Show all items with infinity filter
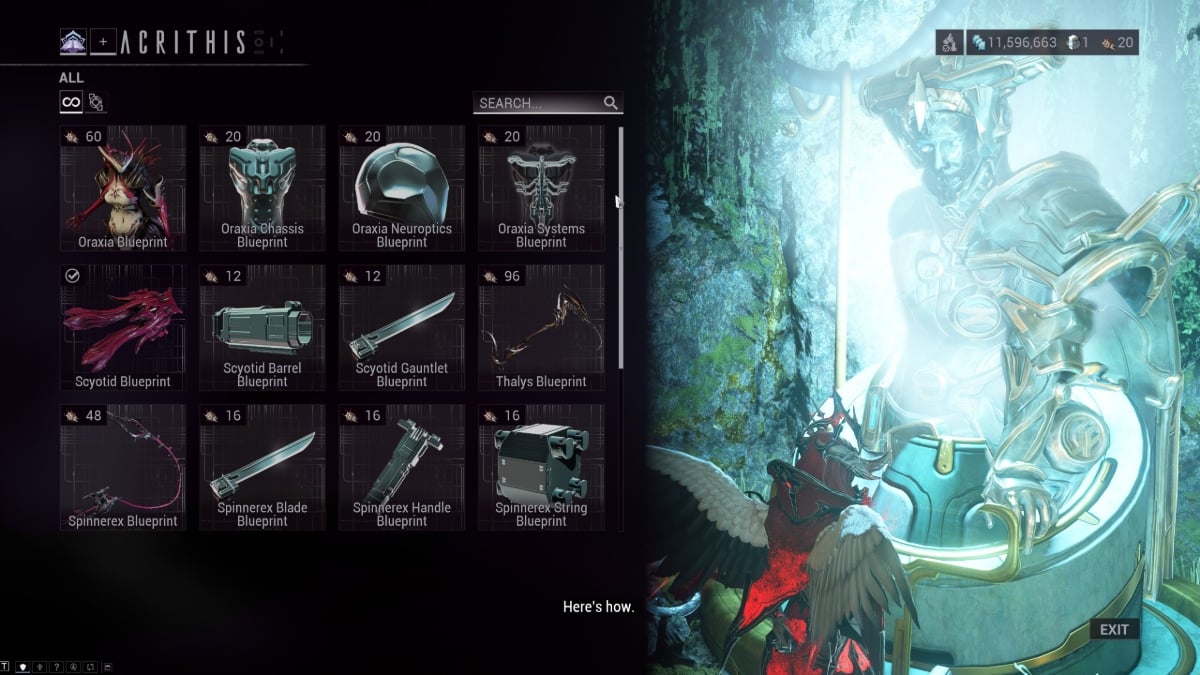This screenshot has height=675, width=1200. pyautogui.click(x=71, y=102)
